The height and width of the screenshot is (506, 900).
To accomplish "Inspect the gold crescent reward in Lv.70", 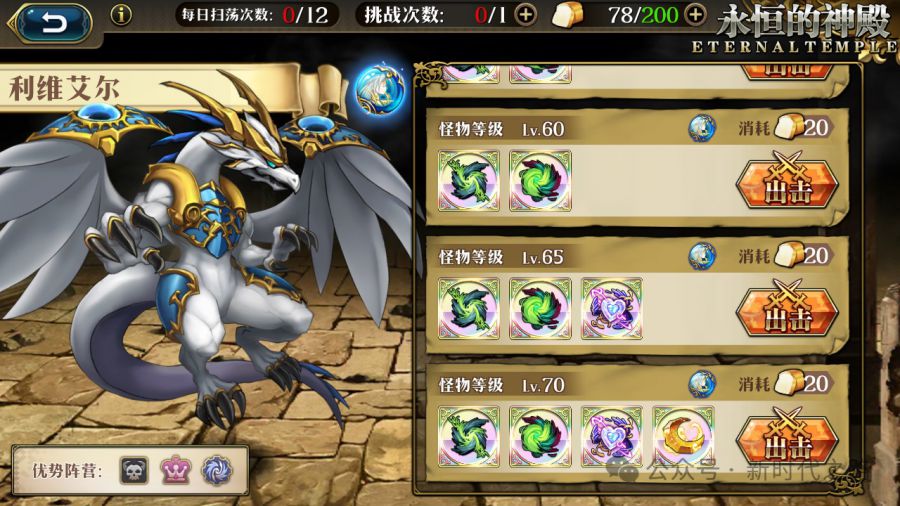I will [683, 435].
